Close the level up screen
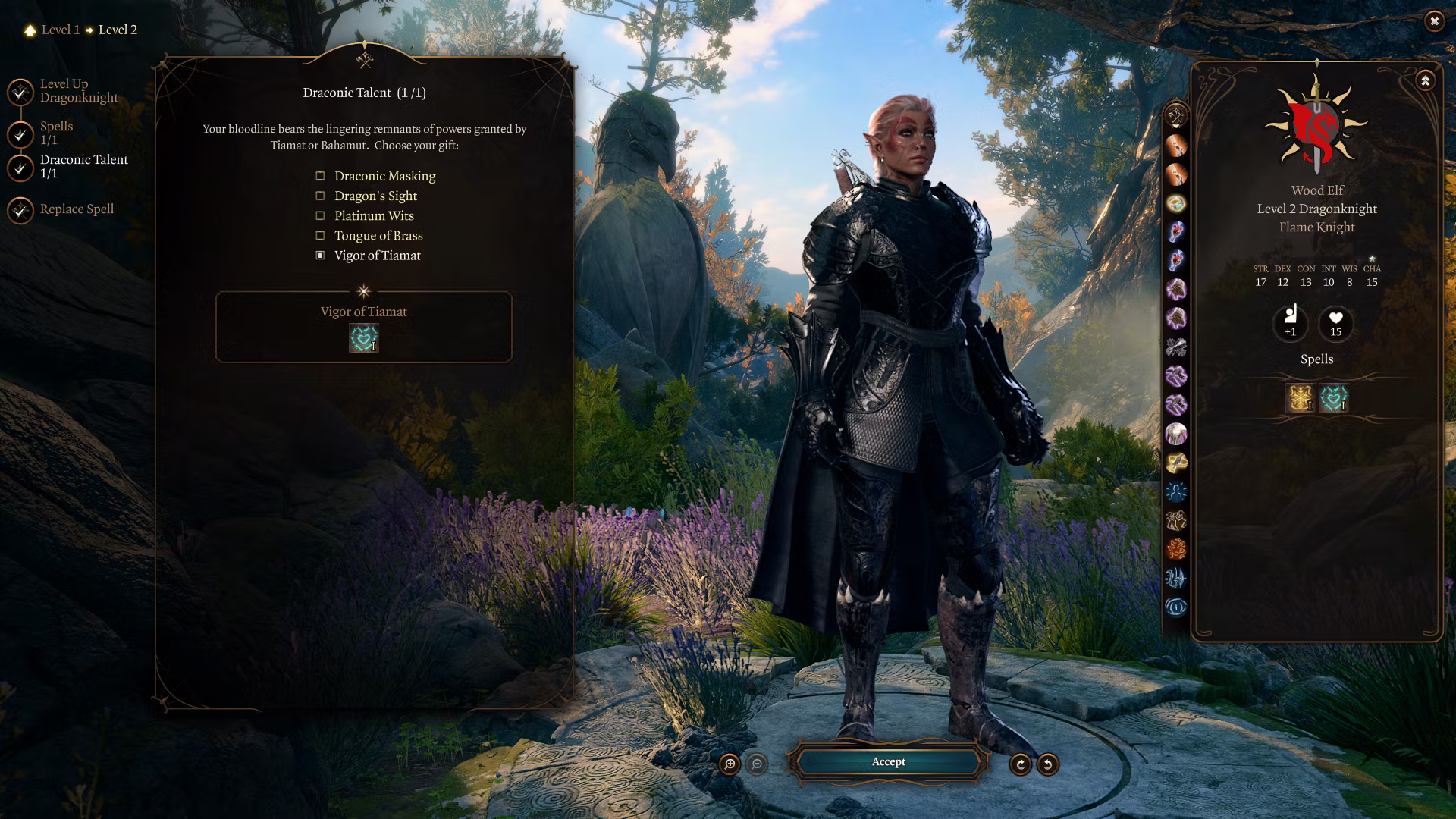This screenshot has width=1456, height=819. click(x=1433, y=21)
